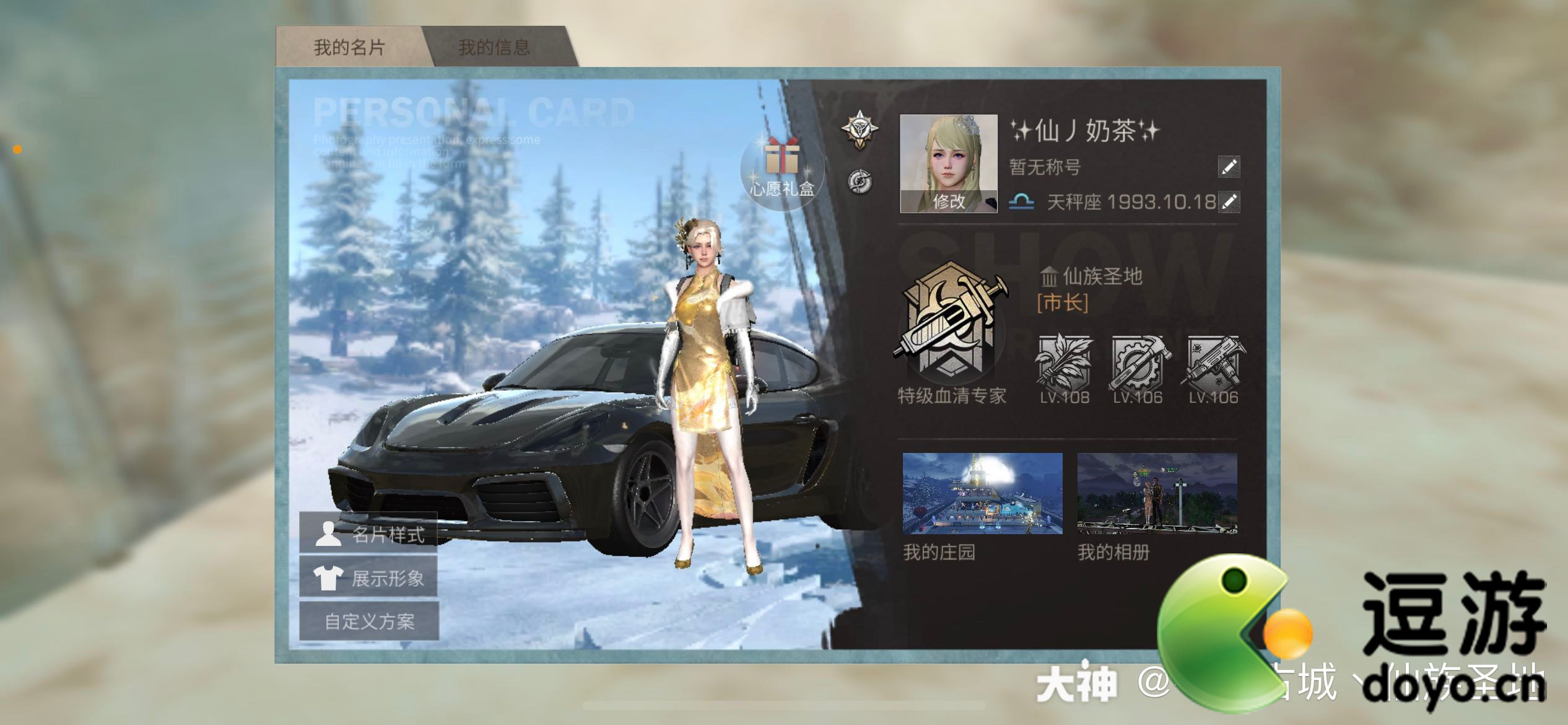This screenshot has height=725, width=1568.
Task: Click 修改 on the avatar portrait
Action: [948, 201]
